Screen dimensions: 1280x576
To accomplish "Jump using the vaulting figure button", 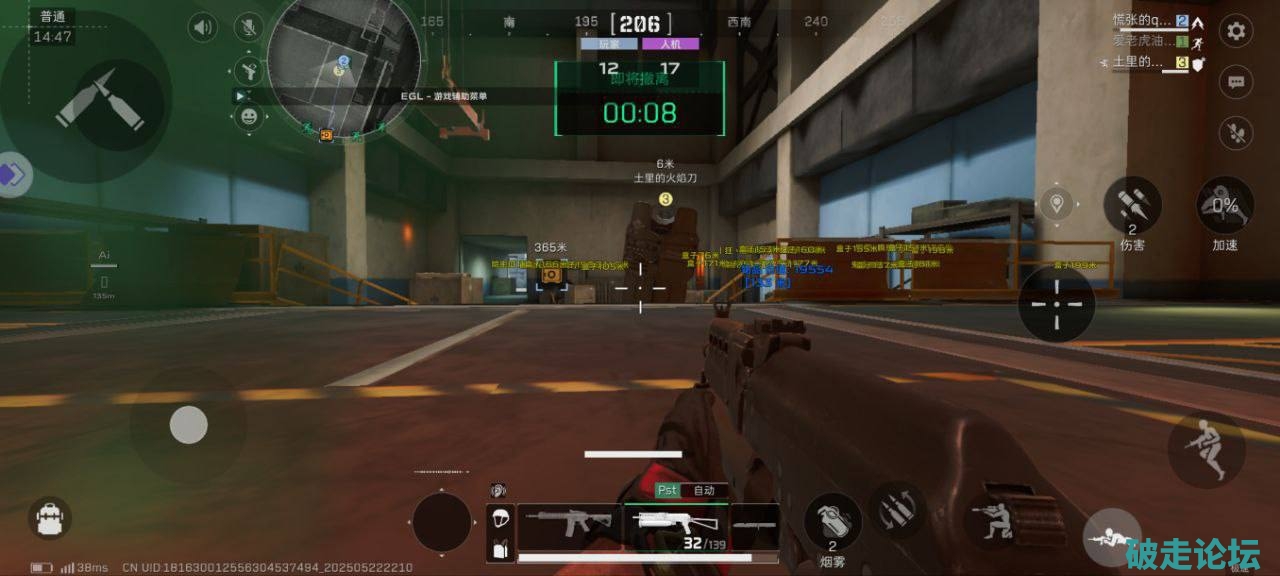I will pyautogui.click(x=1206, y=451).
